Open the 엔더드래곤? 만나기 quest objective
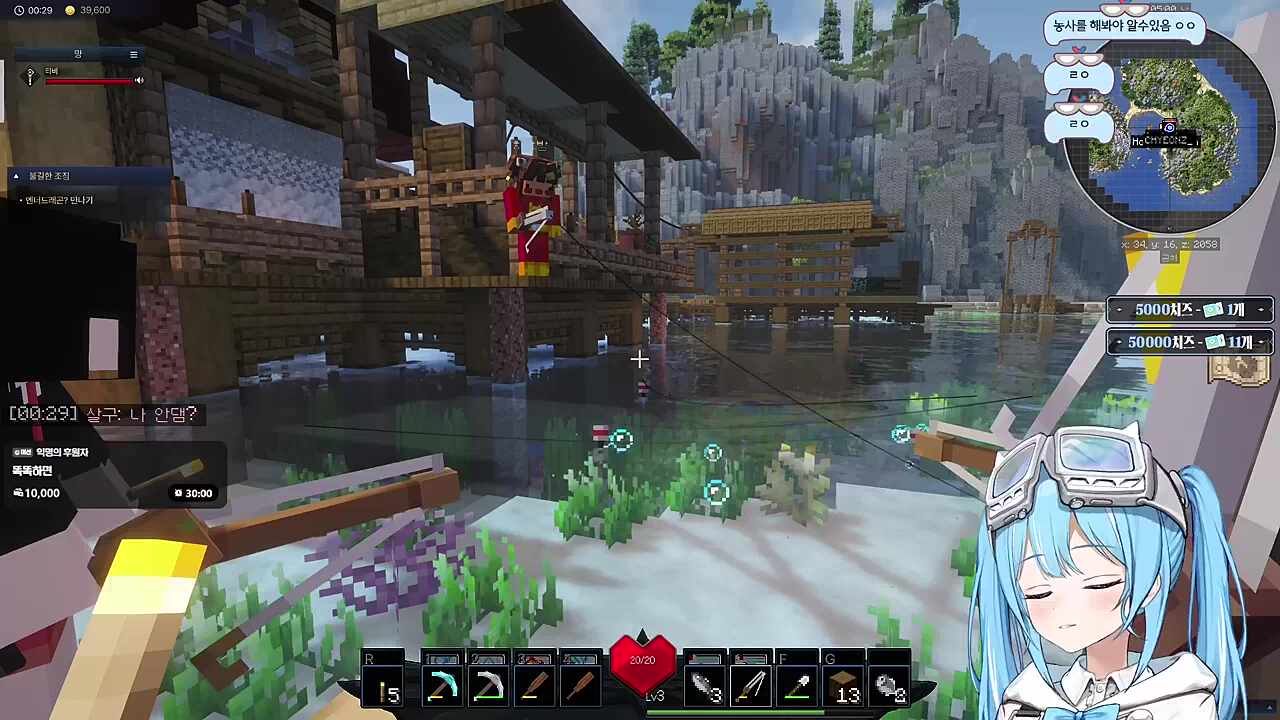The image size is (1280, 720). click(60, 200)
